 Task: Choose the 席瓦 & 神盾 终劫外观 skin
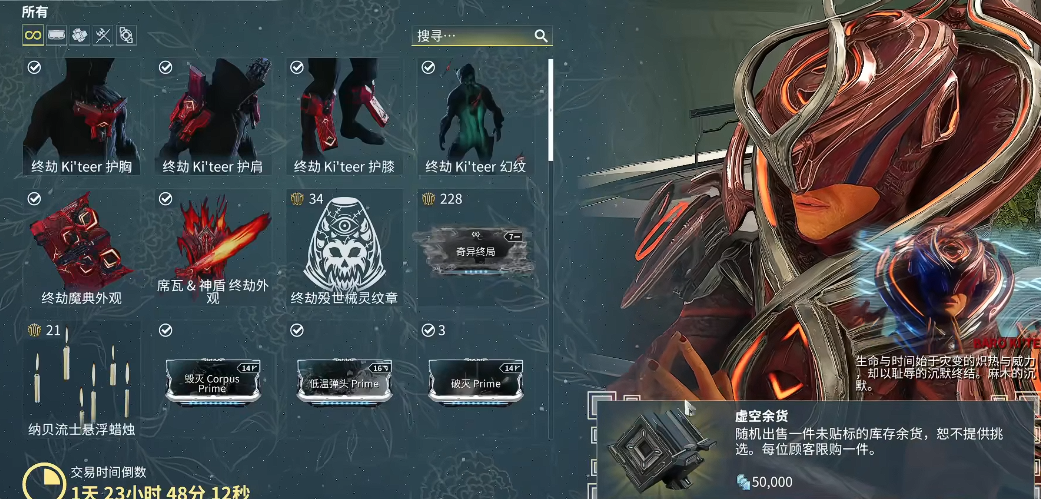213,247
